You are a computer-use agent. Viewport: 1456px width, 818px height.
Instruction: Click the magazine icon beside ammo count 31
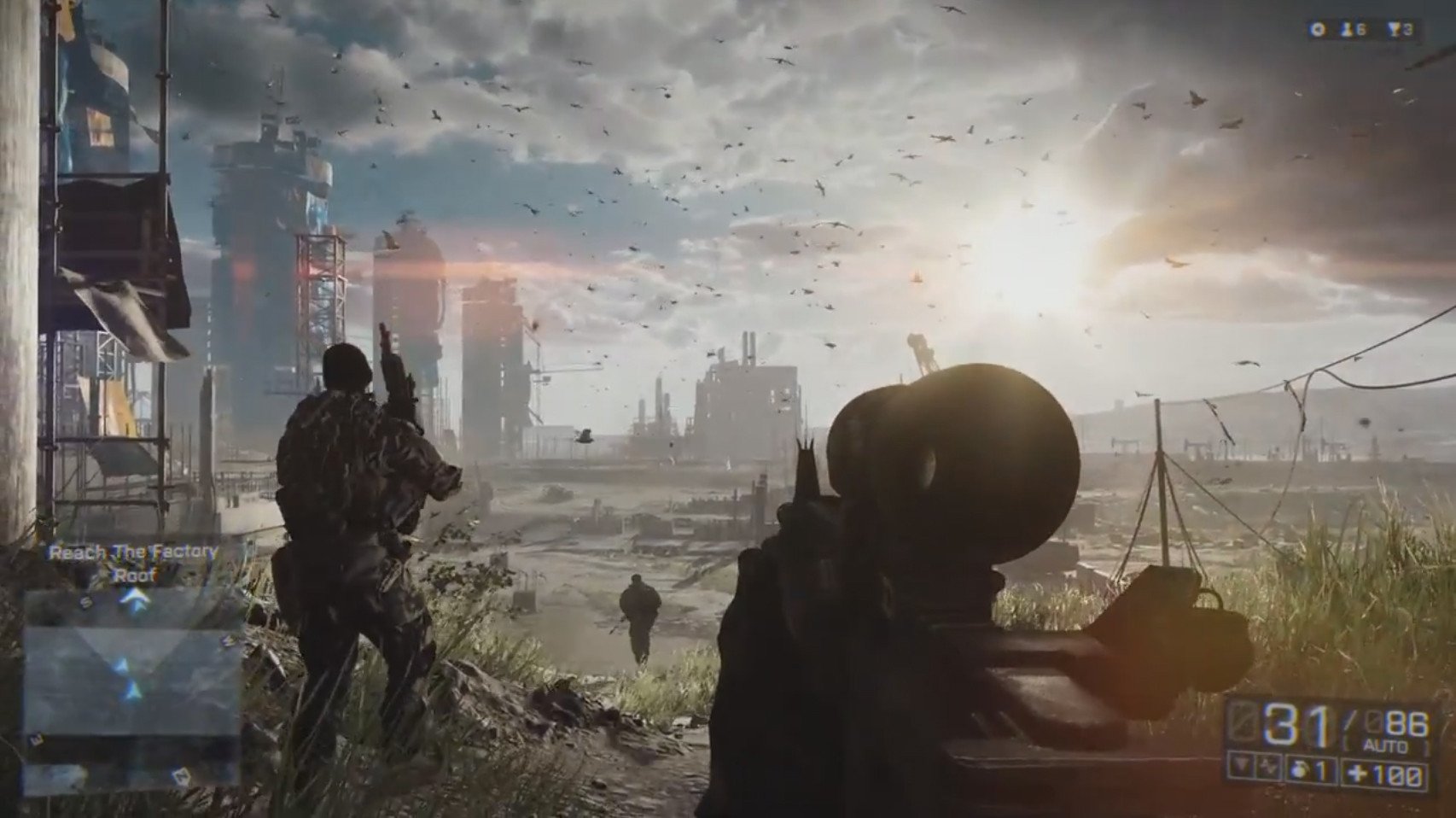[x=1243, y=719]
